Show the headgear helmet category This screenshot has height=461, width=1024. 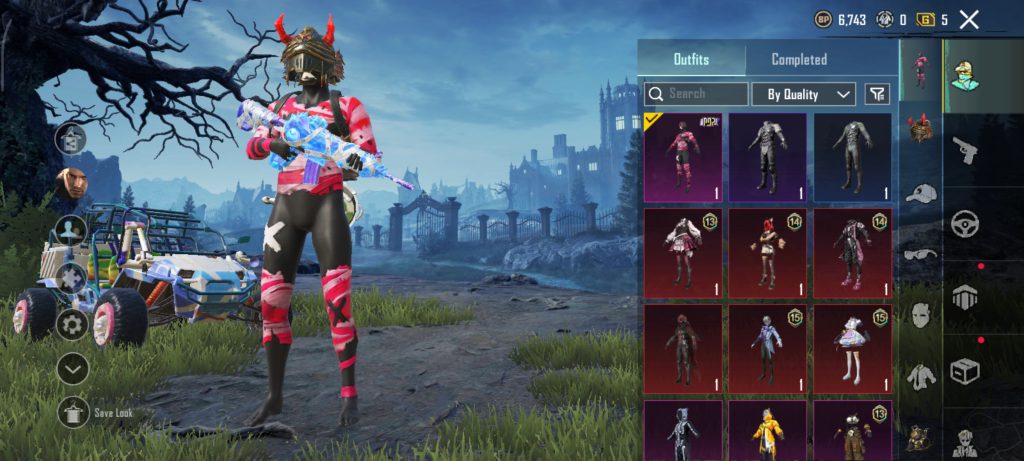point(920,128)
